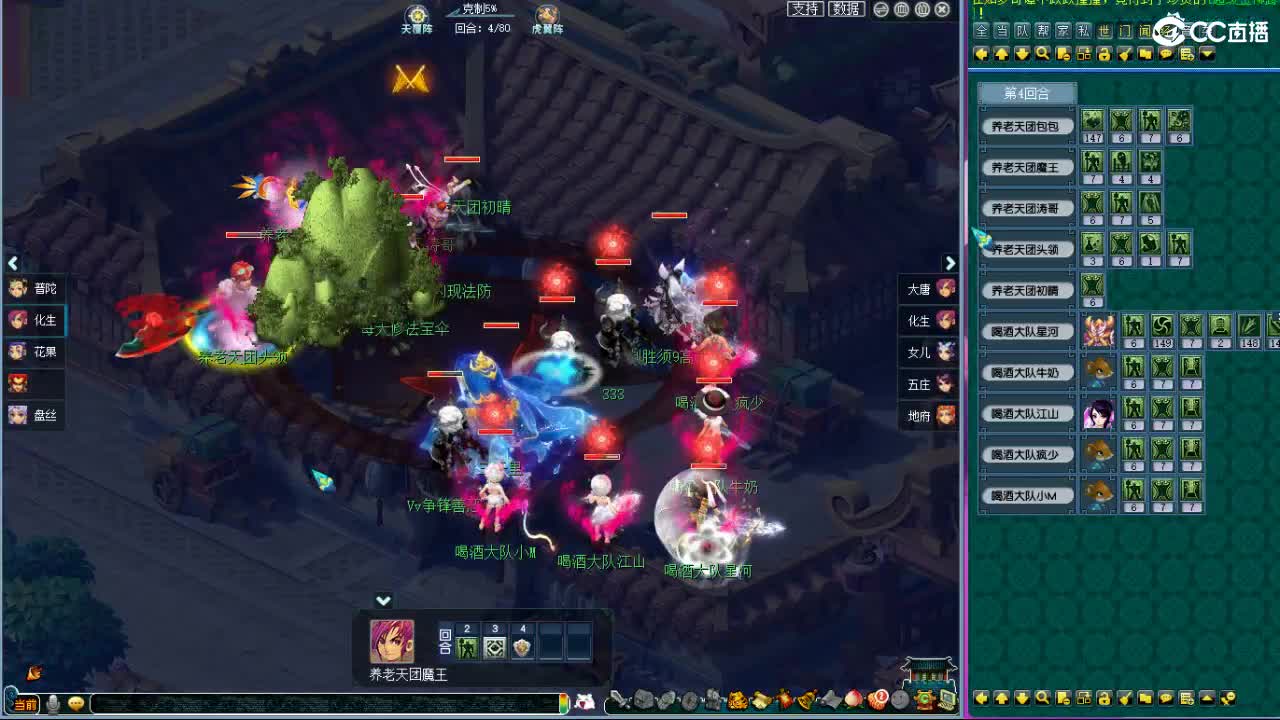This screenshot has width=1280, height=720.
Task: Toggle the microphone icon at bottom left
Action: pyautogui.click(x=53, y=703)
